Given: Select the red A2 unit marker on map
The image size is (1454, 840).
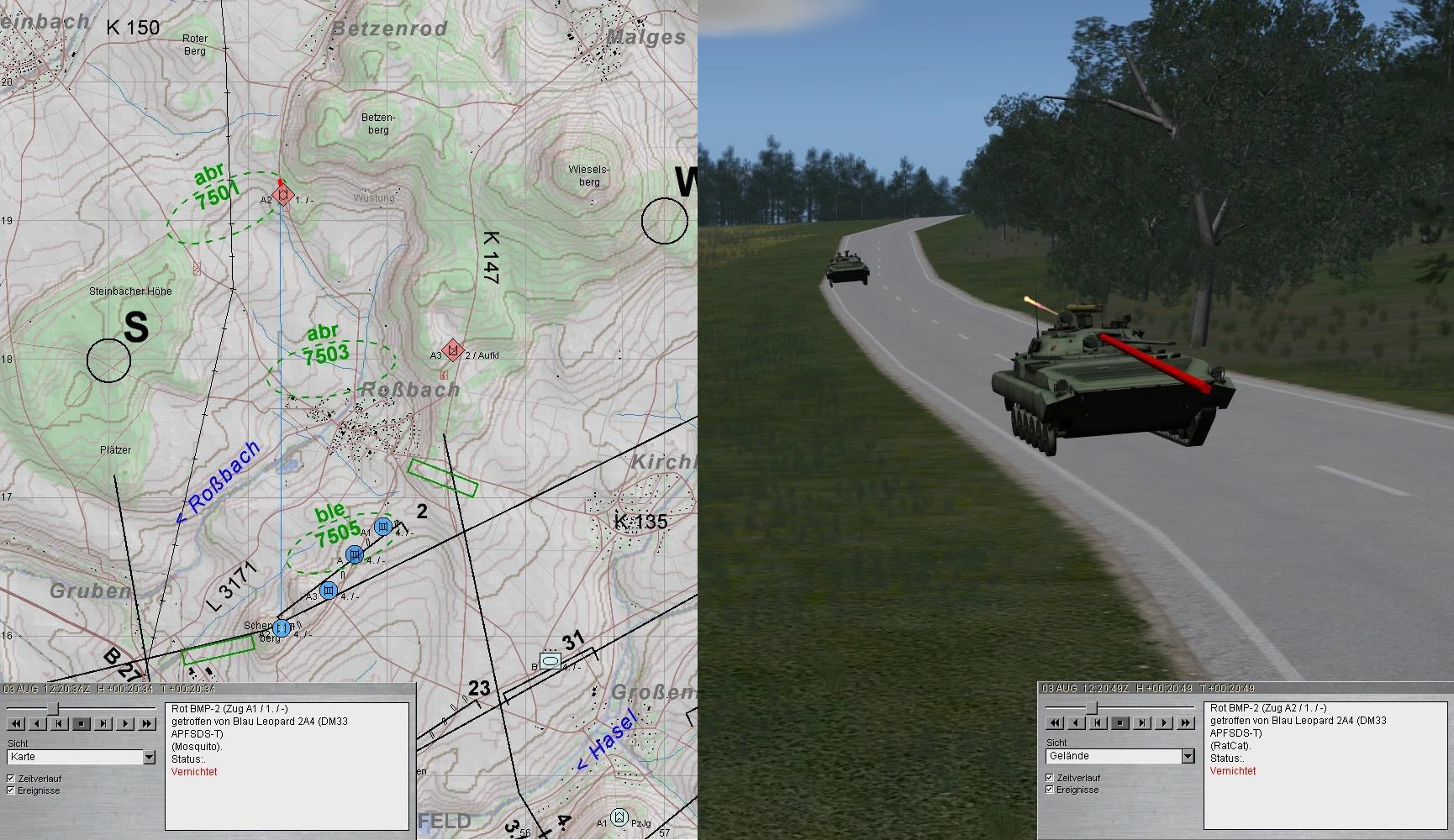Looking at the screenshot, I should [284, 197].
